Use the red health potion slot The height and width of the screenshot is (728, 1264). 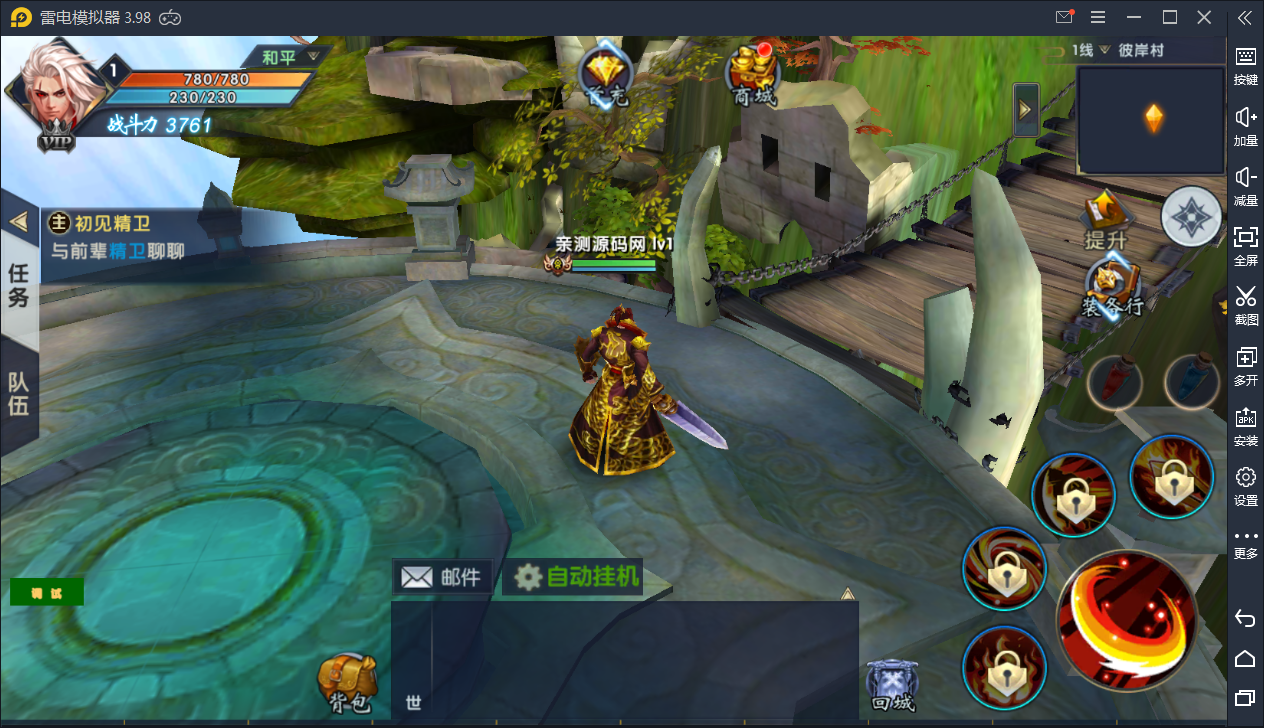pos(1113,381)
